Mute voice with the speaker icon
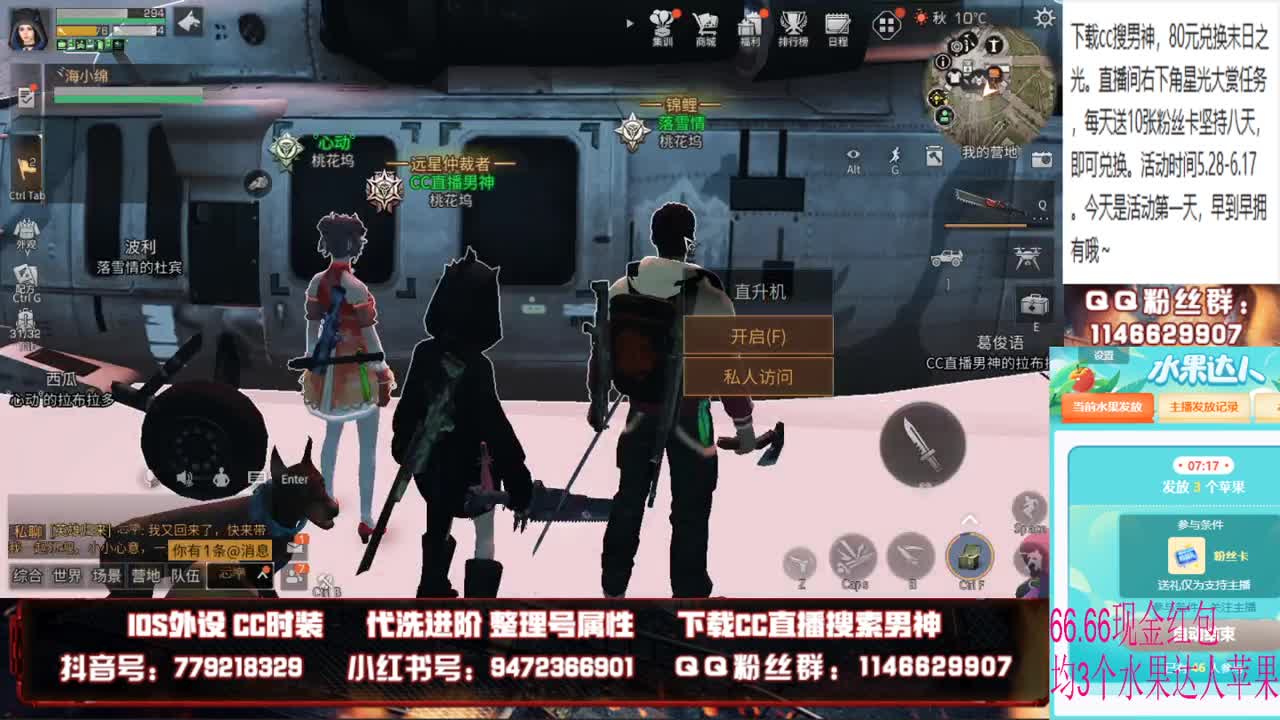The width and height of the screenshot is (1280, 720). pos(185,478)
